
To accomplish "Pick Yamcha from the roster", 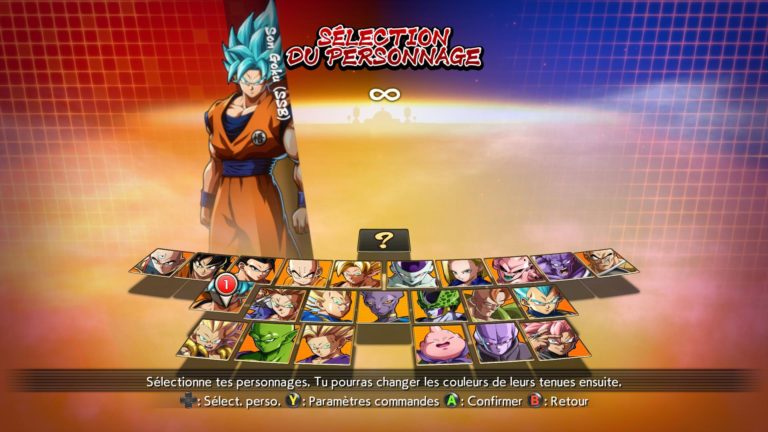I will 207,266.
